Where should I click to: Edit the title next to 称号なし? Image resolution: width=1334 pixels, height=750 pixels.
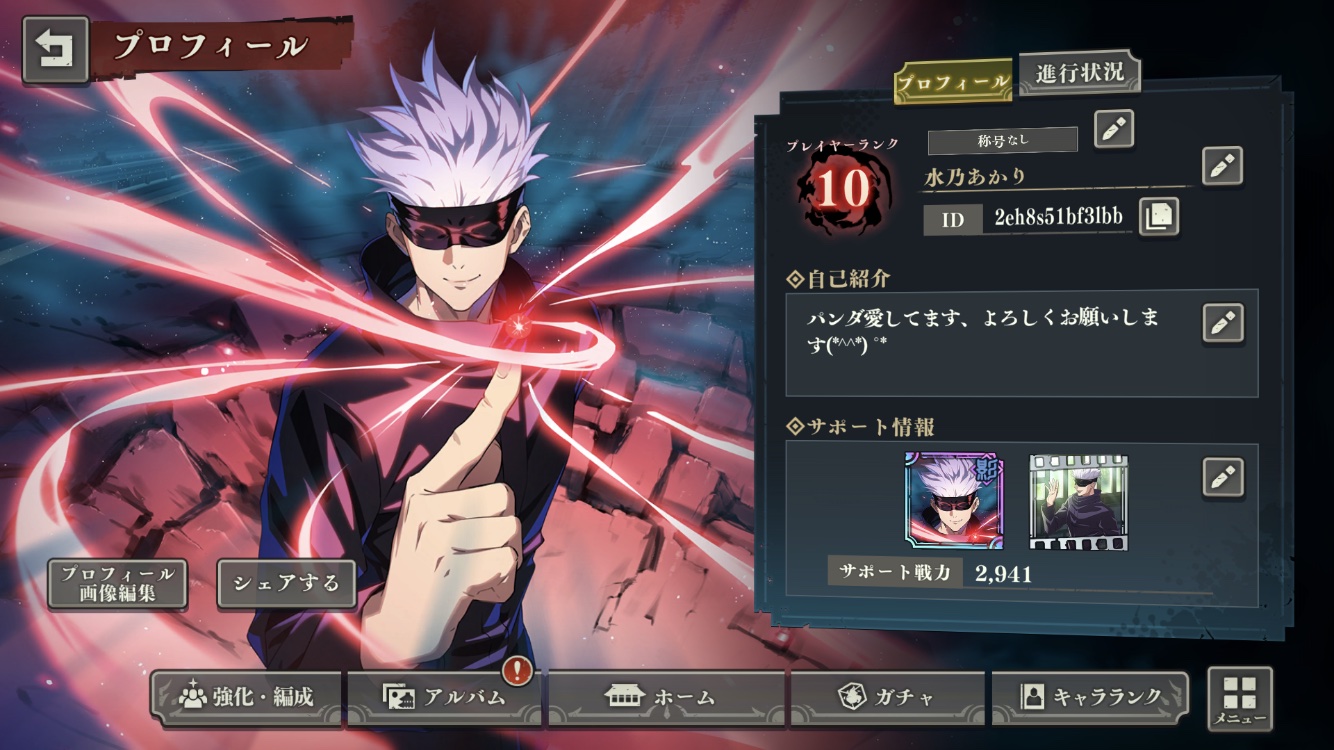pos(1113,129)
